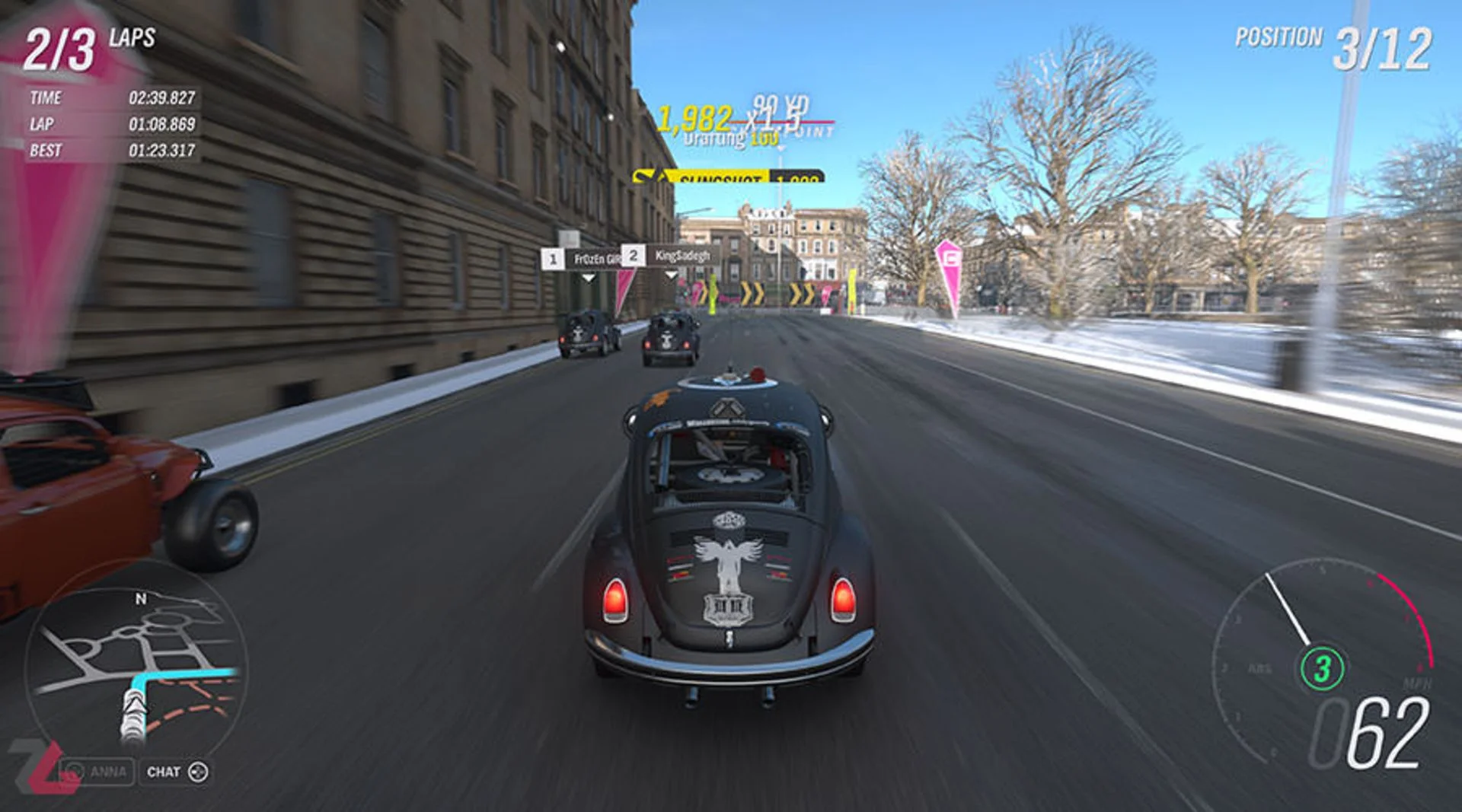Open the circular minimap
The height and width of the screenshot is (812, 1462).
(x=136, y=670)
